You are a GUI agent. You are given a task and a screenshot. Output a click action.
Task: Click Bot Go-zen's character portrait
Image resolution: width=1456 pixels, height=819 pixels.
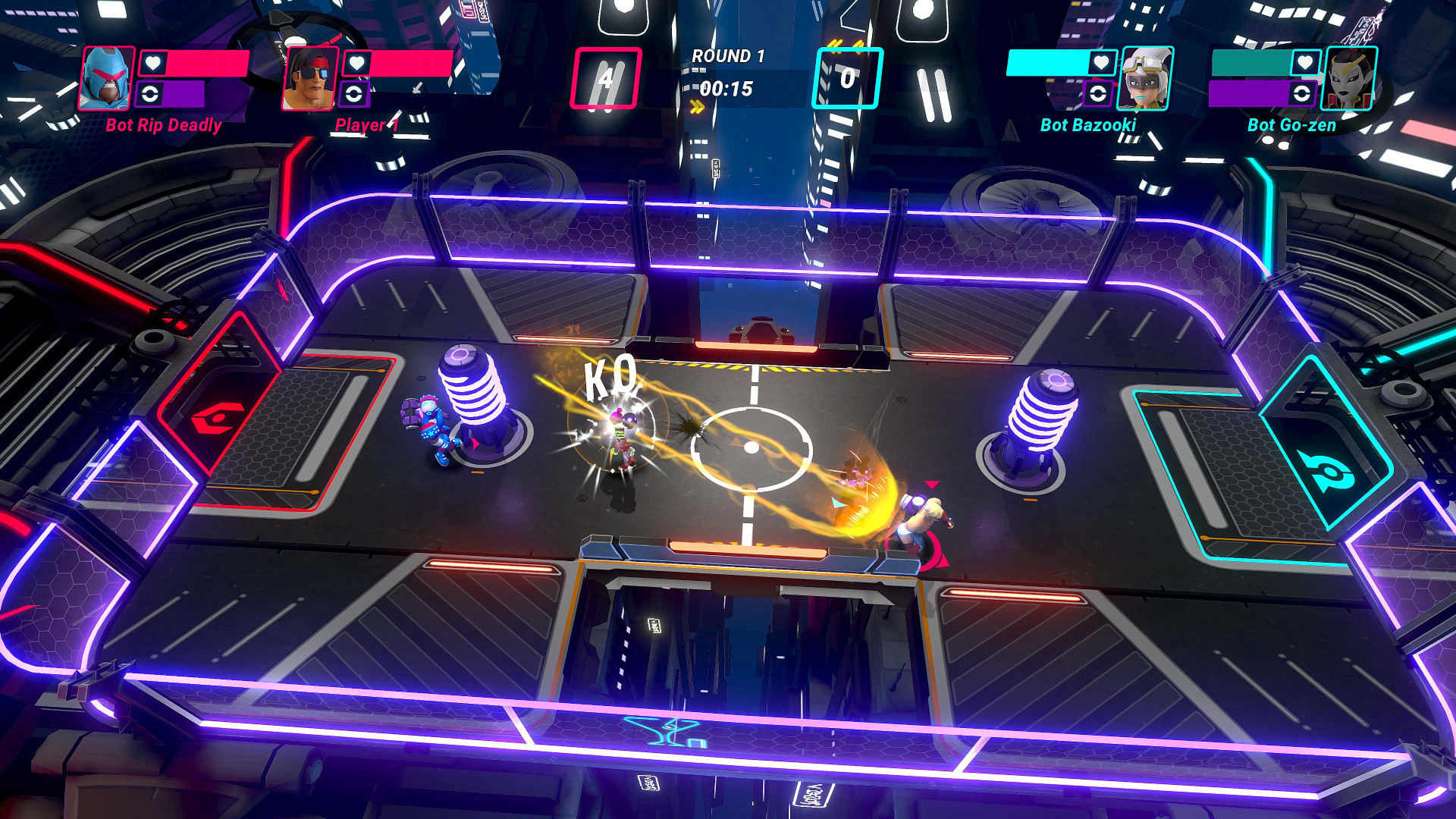click(1350, 80)
